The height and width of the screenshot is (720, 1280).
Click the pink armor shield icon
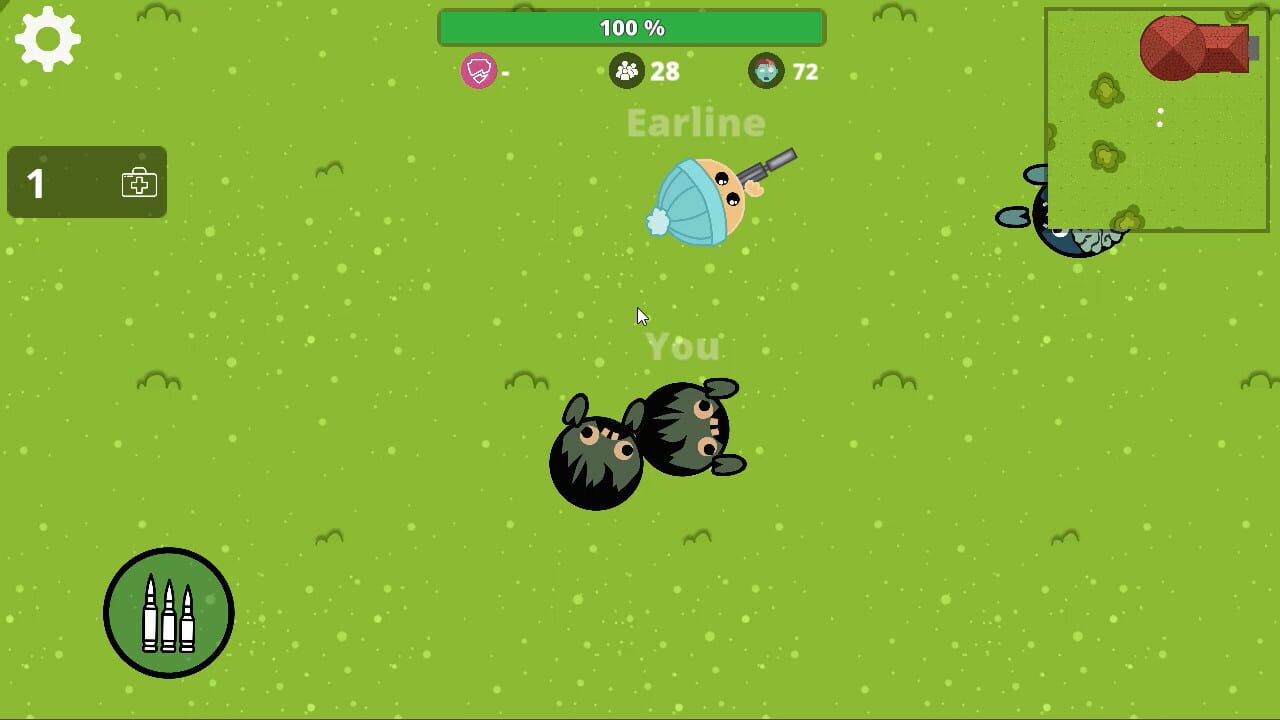click(480, 71)
